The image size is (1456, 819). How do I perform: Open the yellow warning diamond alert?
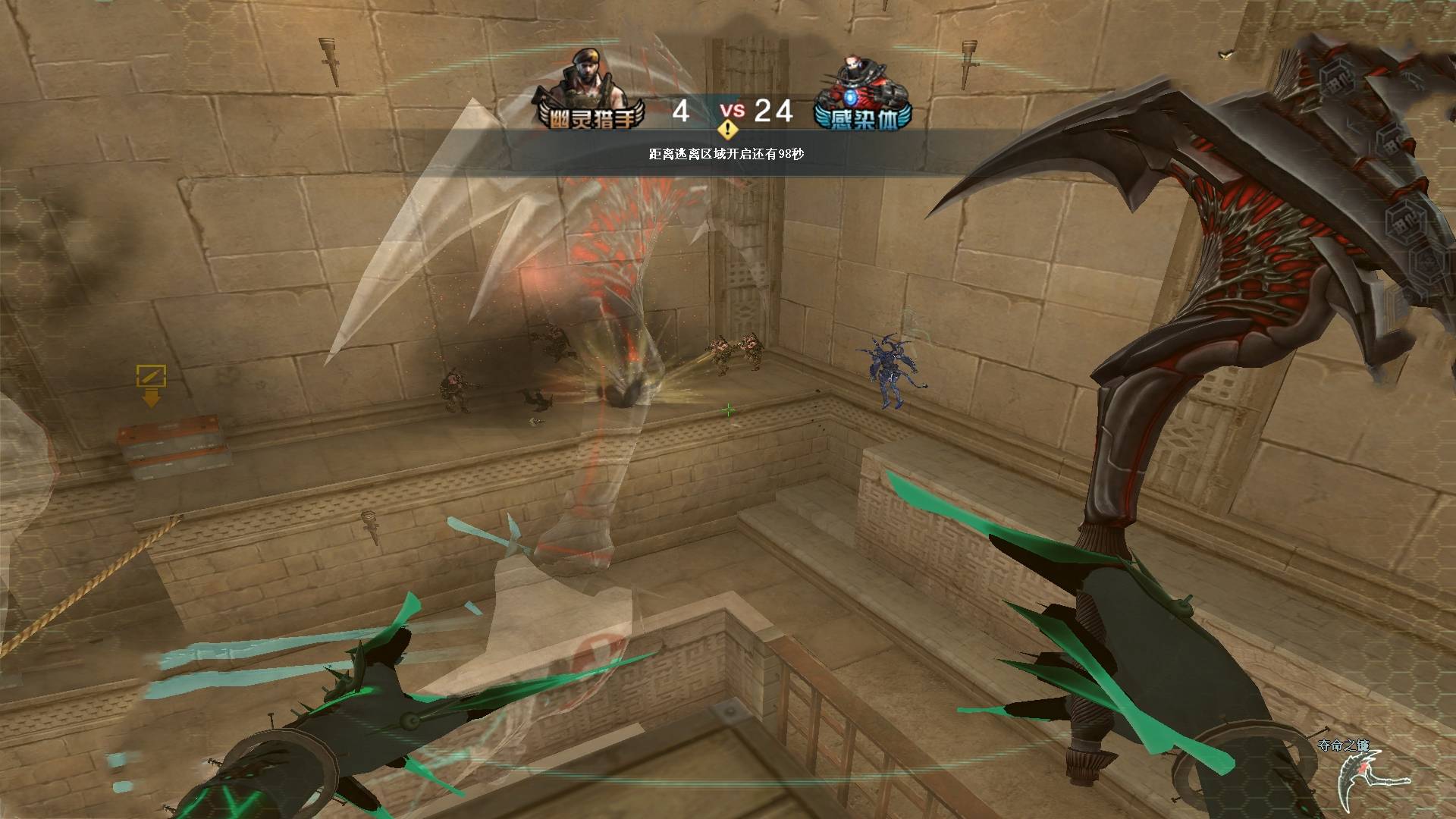(728, 130)
